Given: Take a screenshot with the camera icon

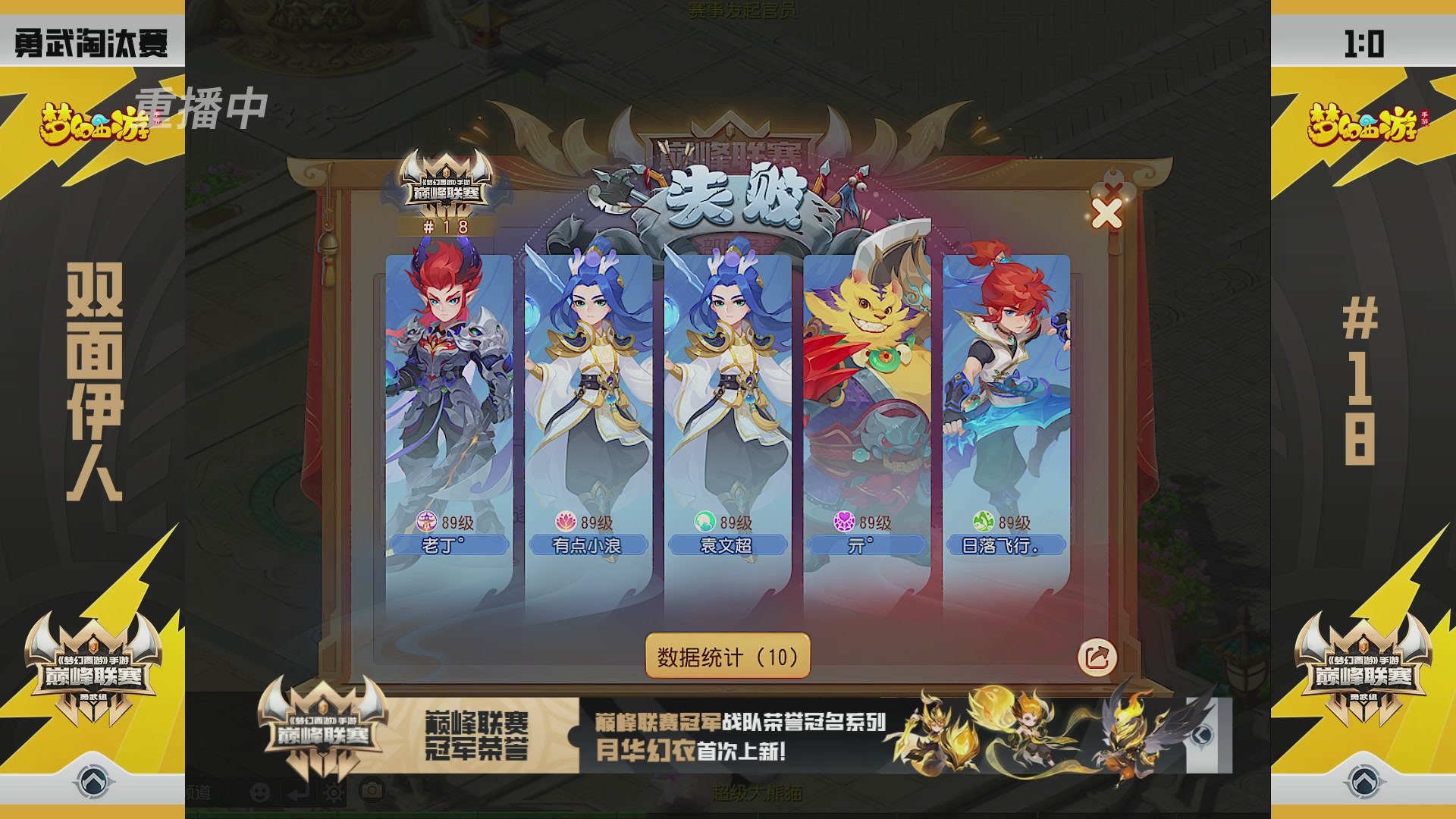Looking at the screenshot, I should pos(372,792).
